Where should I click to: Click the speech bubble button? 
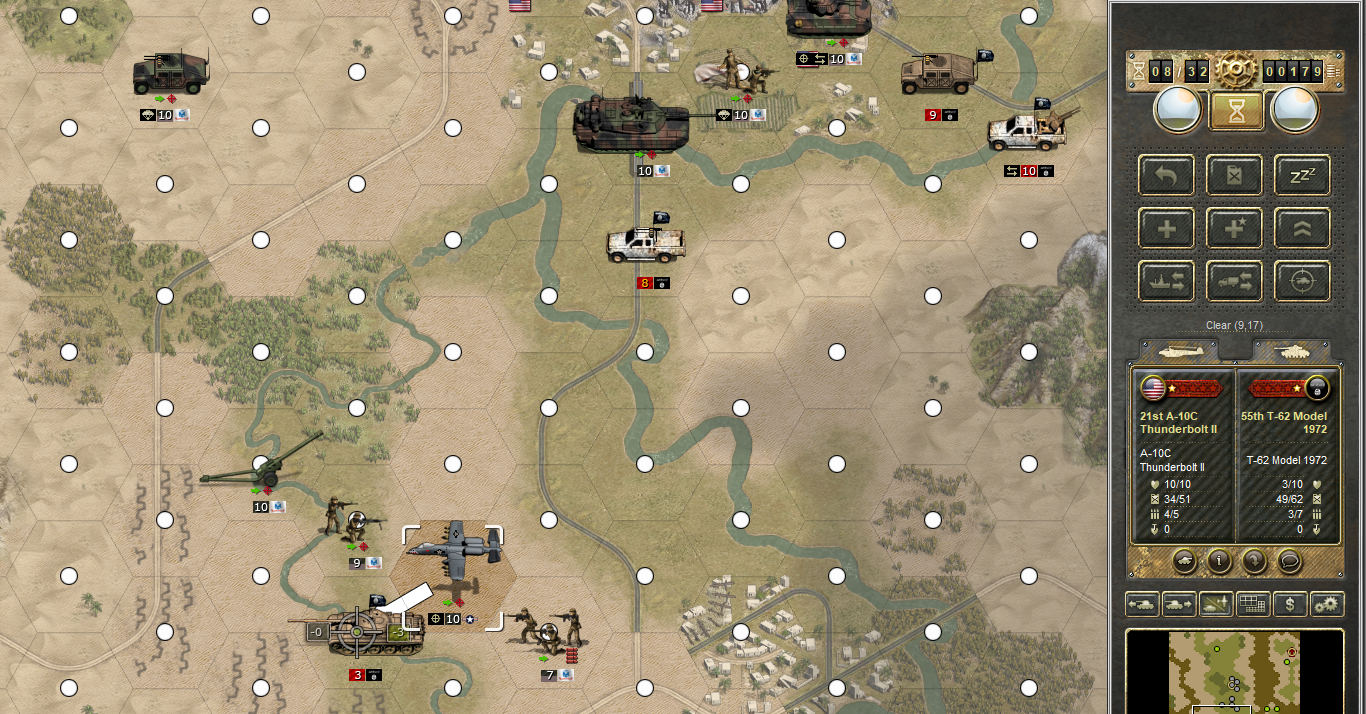pyautogui.click(x=1290, y=561)
